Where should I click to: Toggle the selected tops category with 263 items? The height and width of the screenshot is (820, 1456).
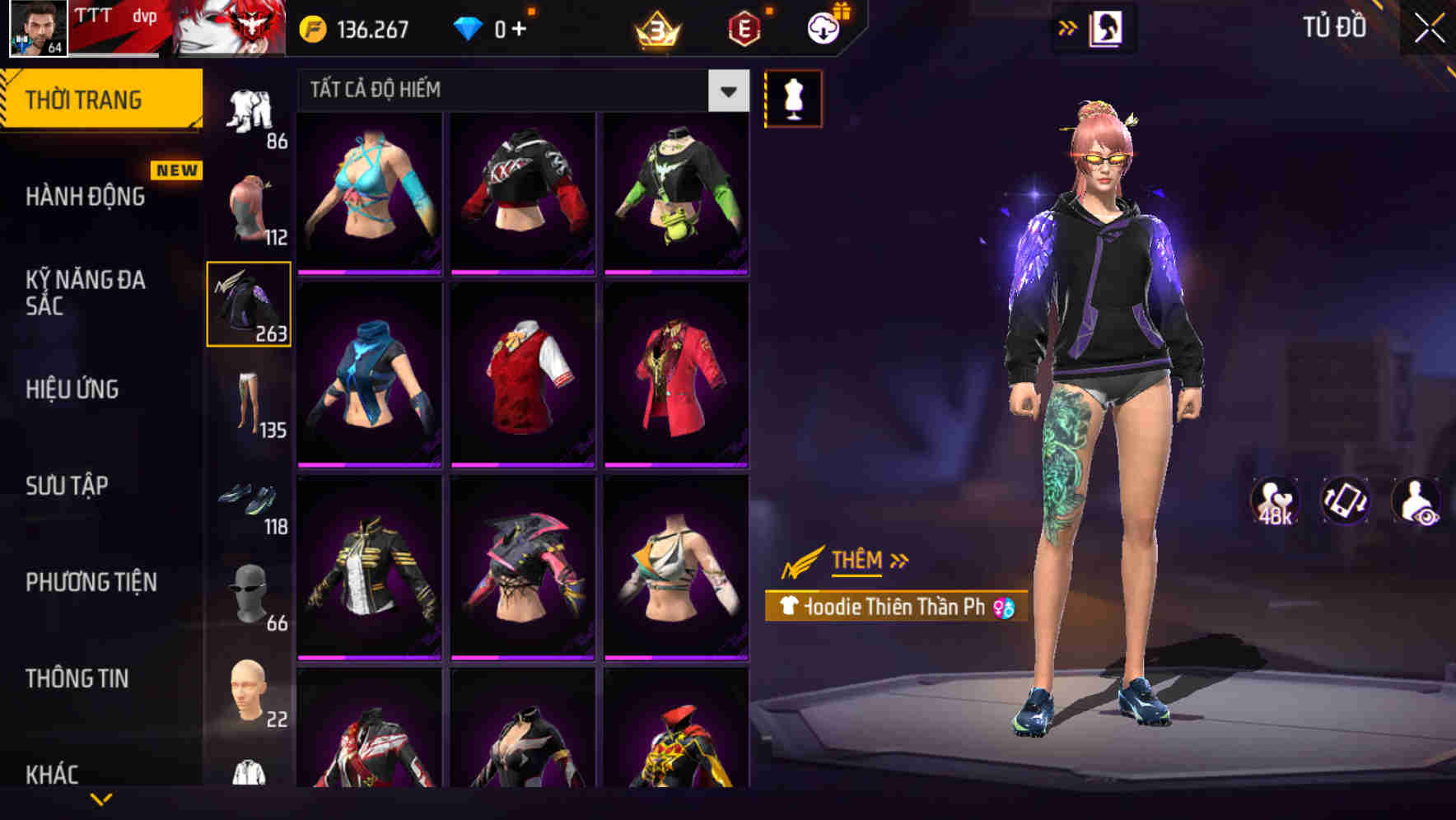pos(250,303)
